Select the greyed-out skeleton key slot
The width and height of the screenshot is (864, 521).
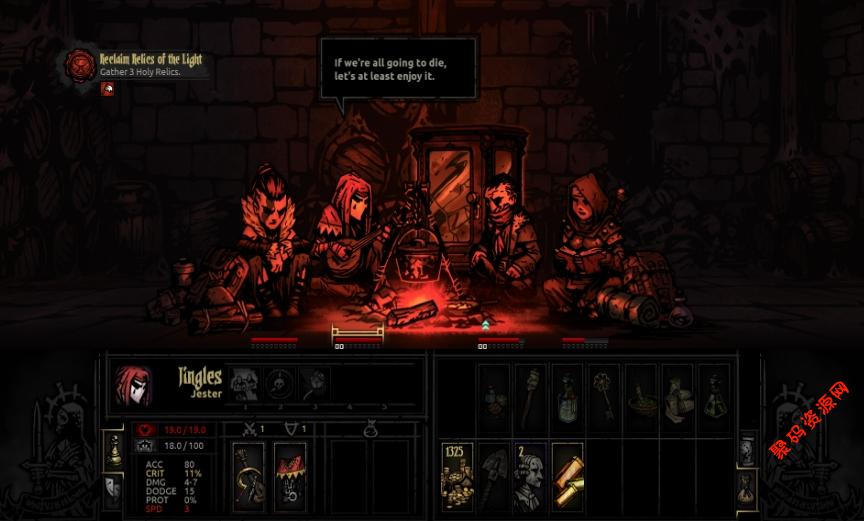click(x=603, y=398)
